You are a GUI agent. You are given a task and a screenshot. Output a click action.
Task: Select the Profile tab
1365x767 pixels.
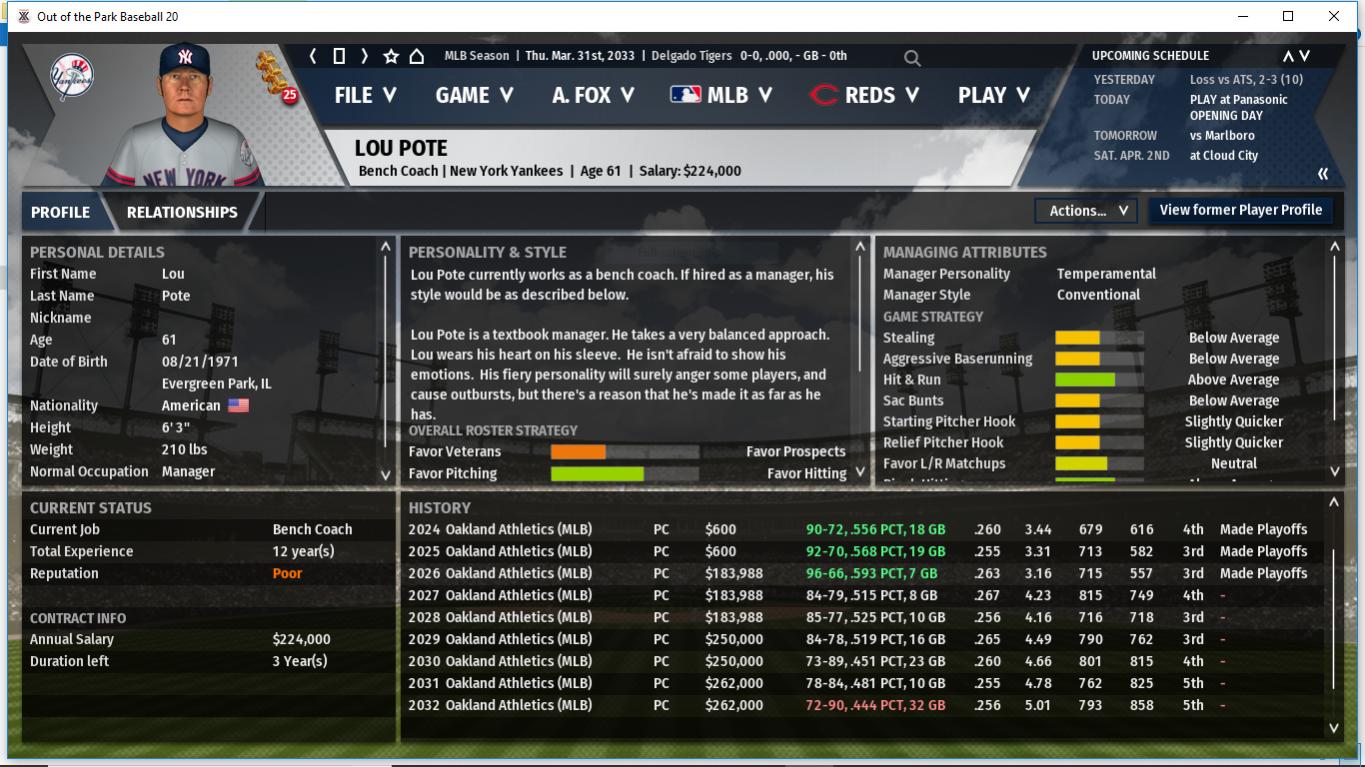[60, 212]
